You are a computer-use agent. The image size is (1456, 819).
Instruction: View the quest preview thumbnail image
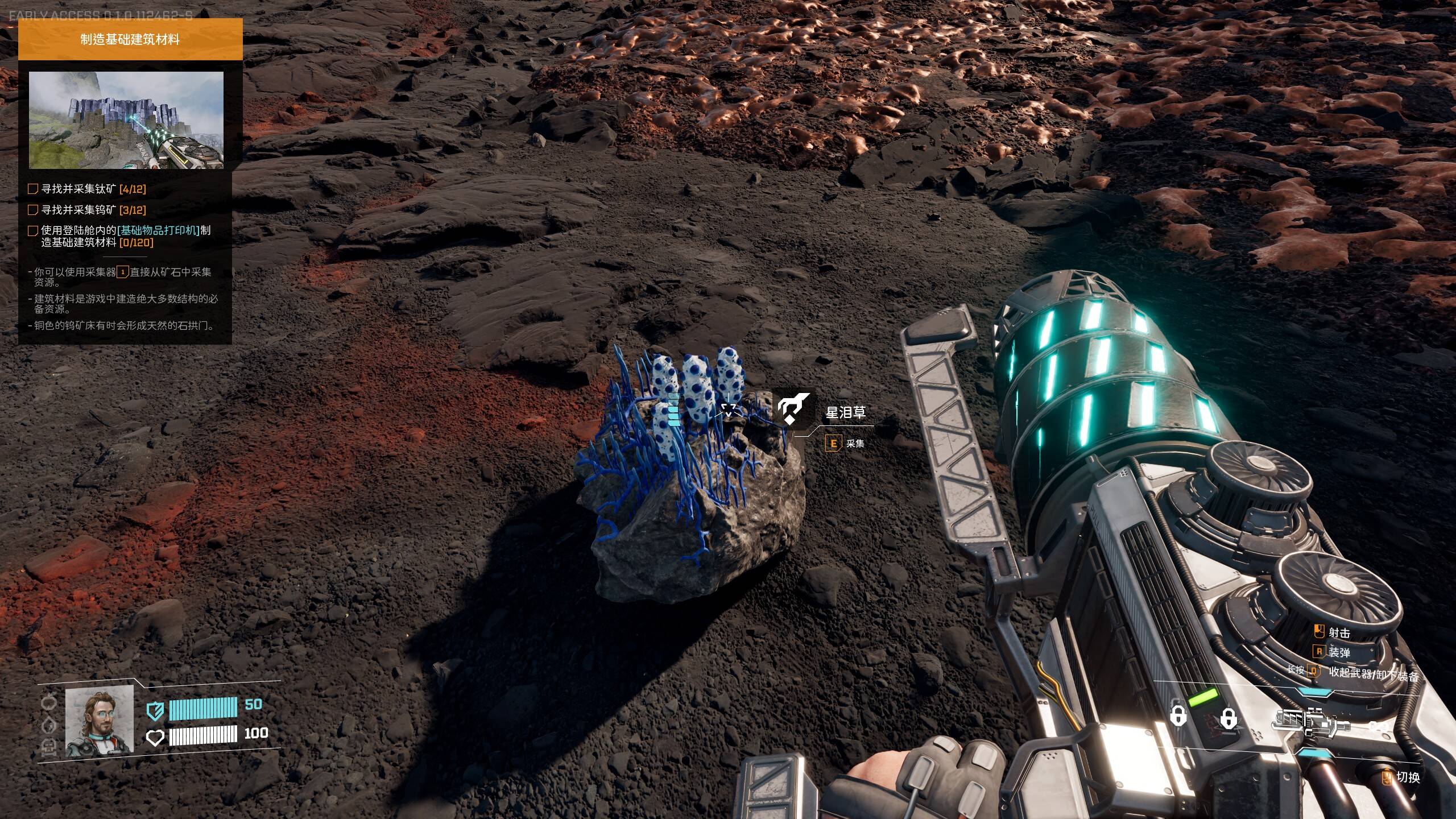126,120
